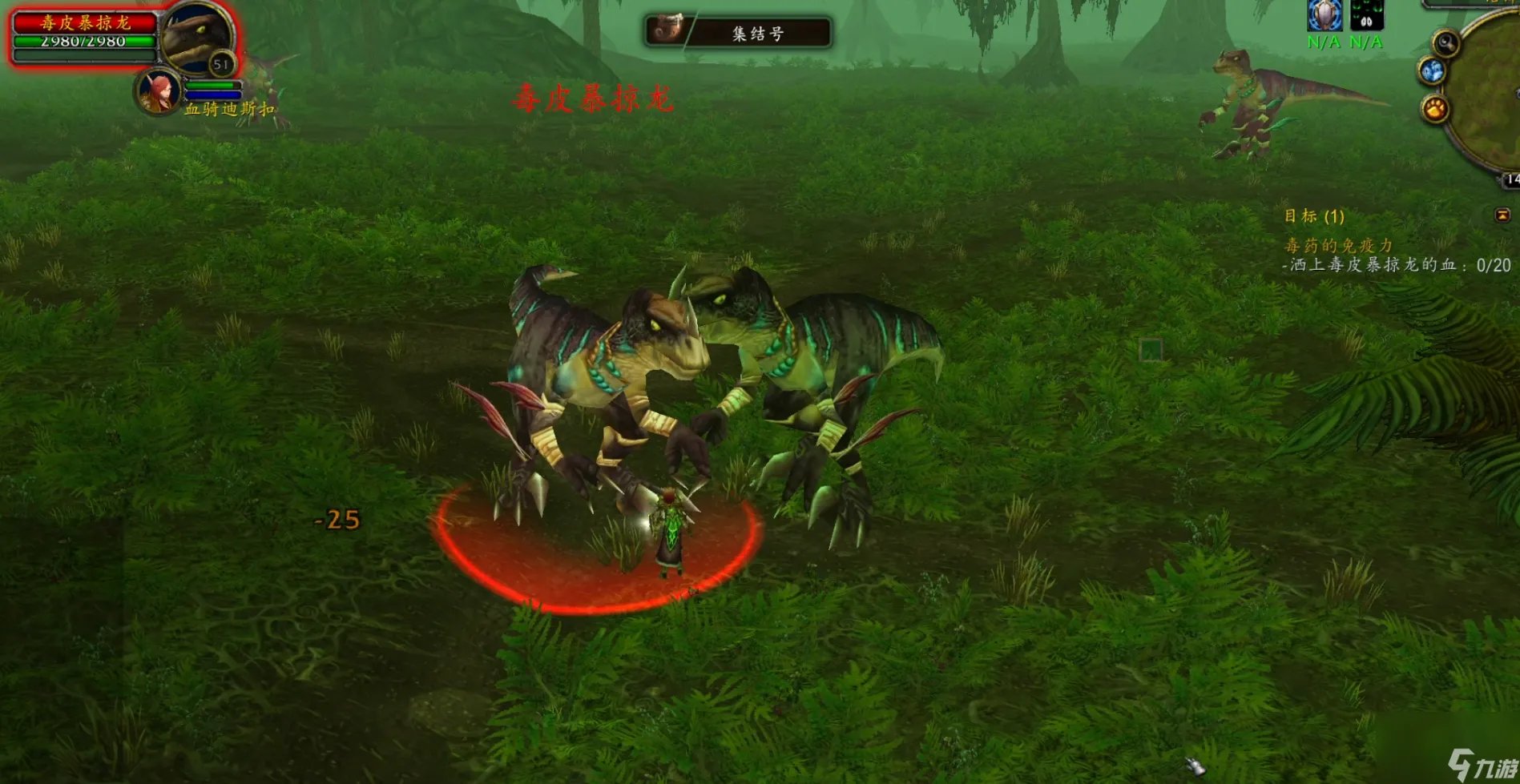This screenshot has width=1520, height=784.
Task: Click the 集结号 focus frame
Action: (738, 33)
